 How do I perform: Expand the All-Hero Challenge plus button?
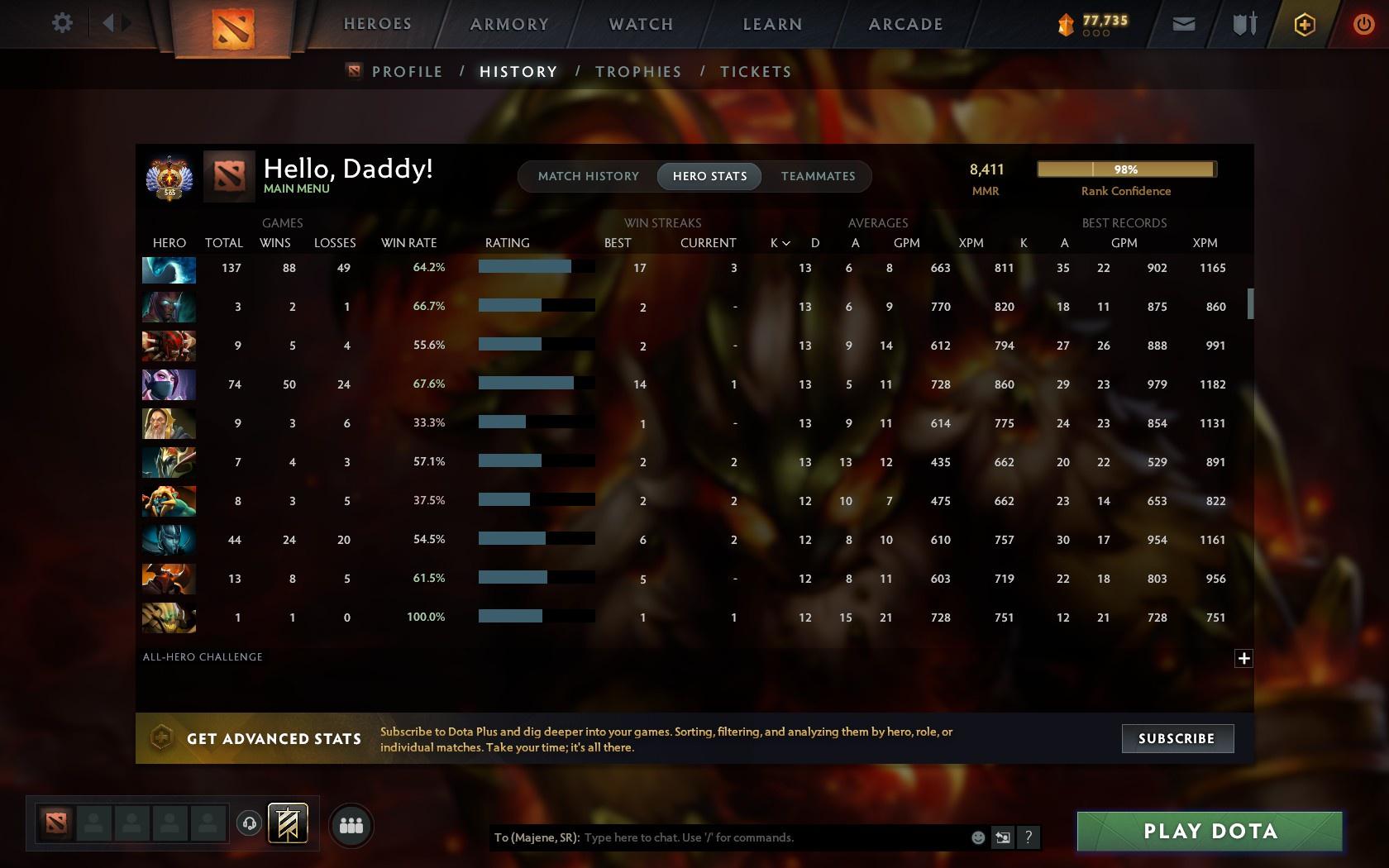1243,658
